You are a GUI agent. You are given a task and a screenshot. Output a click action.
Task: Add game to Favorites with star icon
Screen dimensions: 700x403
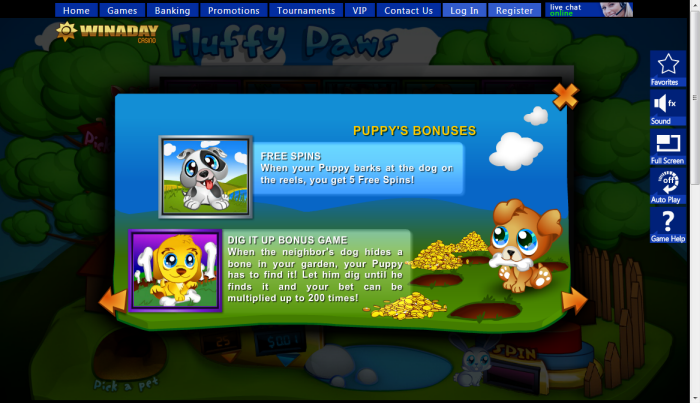tap(666, 68)
